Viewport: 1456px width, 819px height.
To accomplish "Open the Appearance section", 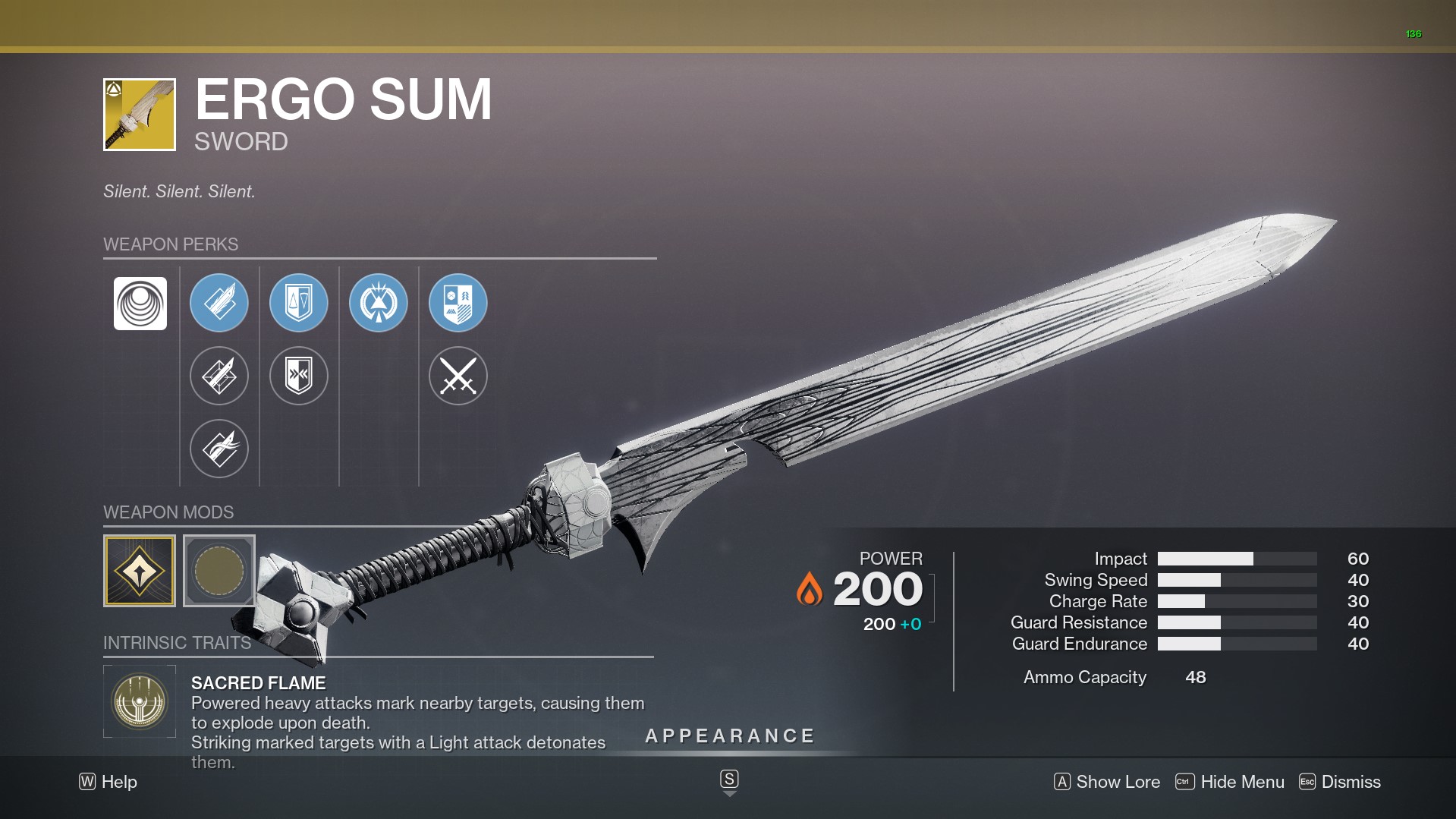I will tap(729, 736).
